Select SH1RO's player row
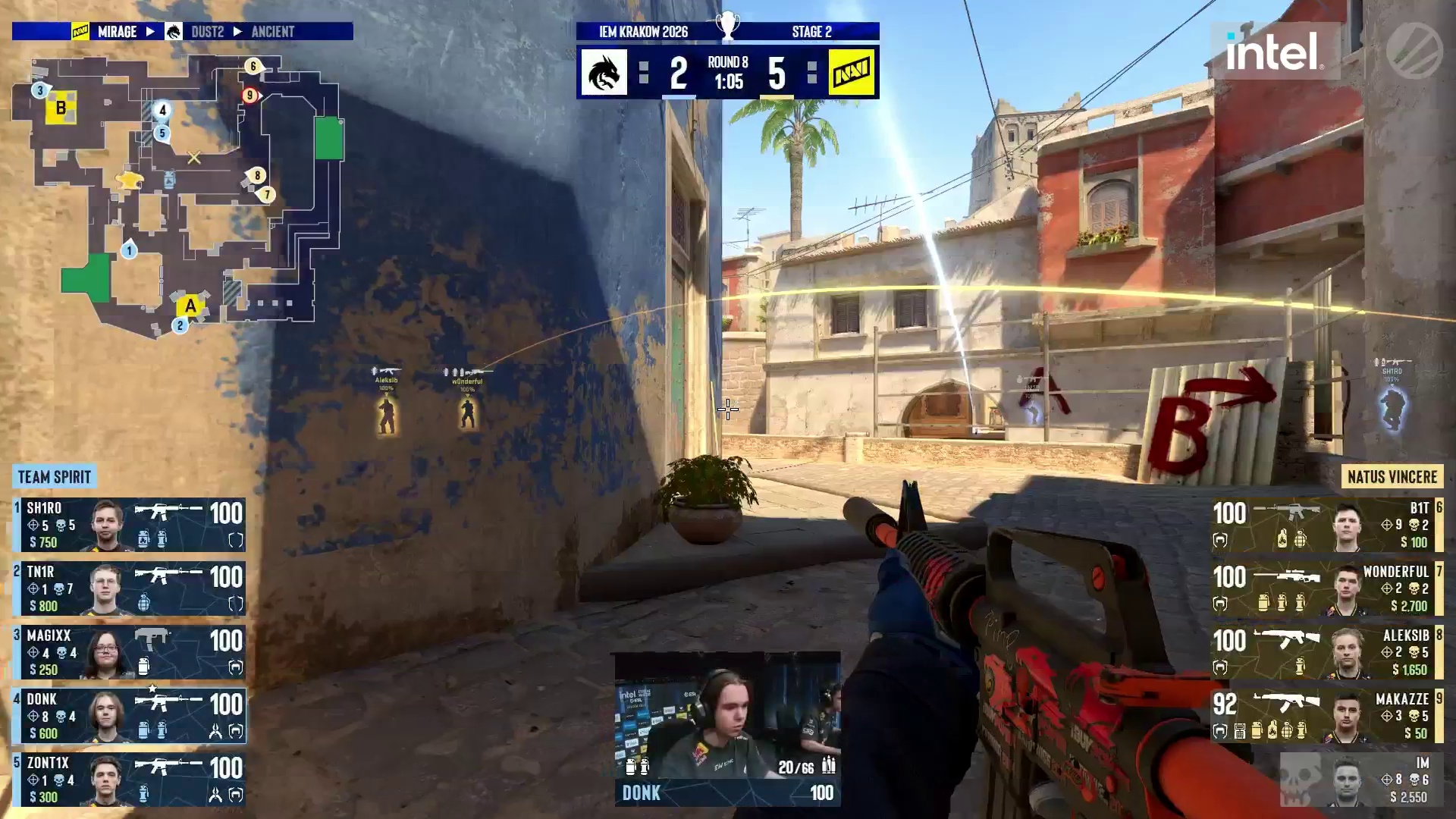The width and height of the screenshot is (1456, 819). [x=129, y=525]
